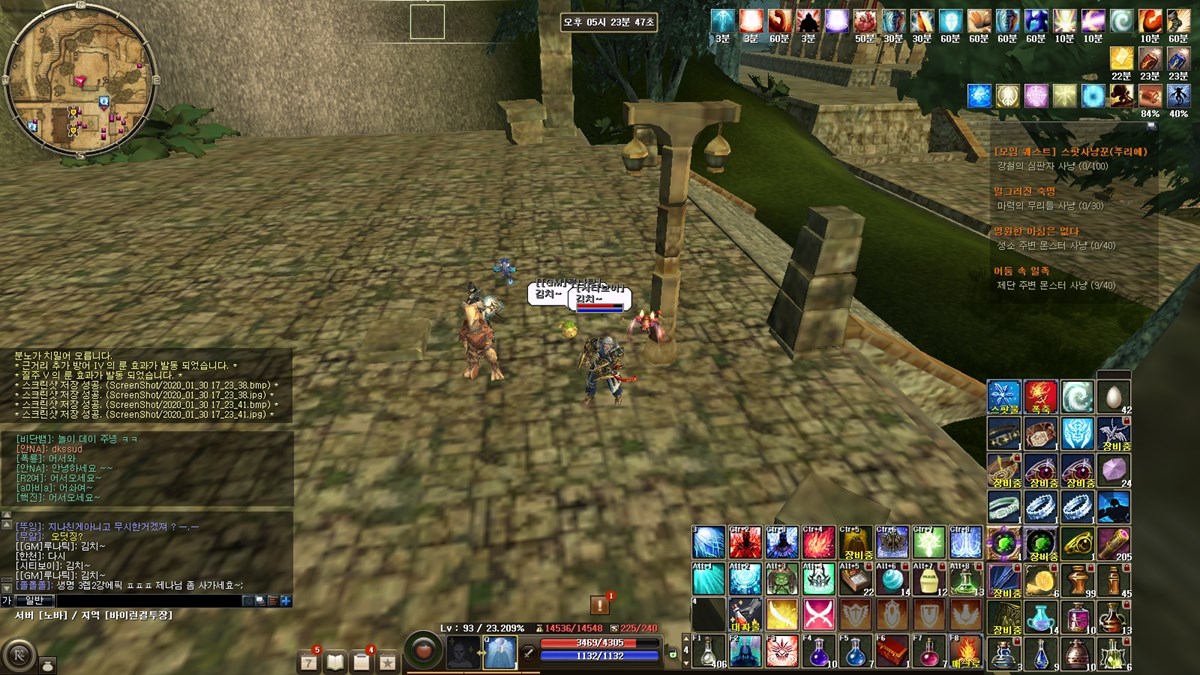Open the exclamation mark notification icon
Viewport: 1200px width, 675px height.
599,604
